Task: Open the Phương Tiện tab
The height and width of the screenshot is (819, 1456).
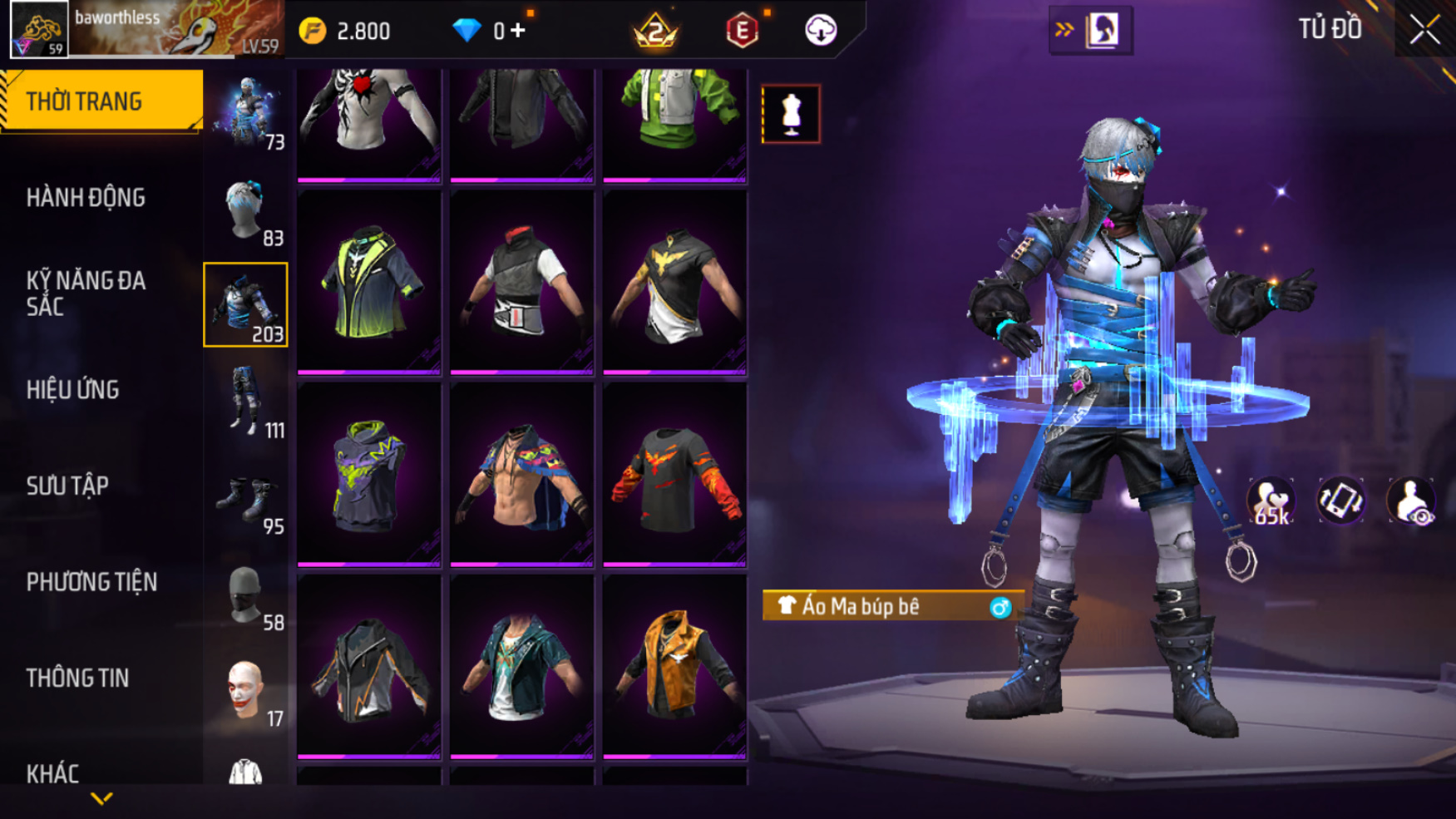Action: click(x=91, y=582)
